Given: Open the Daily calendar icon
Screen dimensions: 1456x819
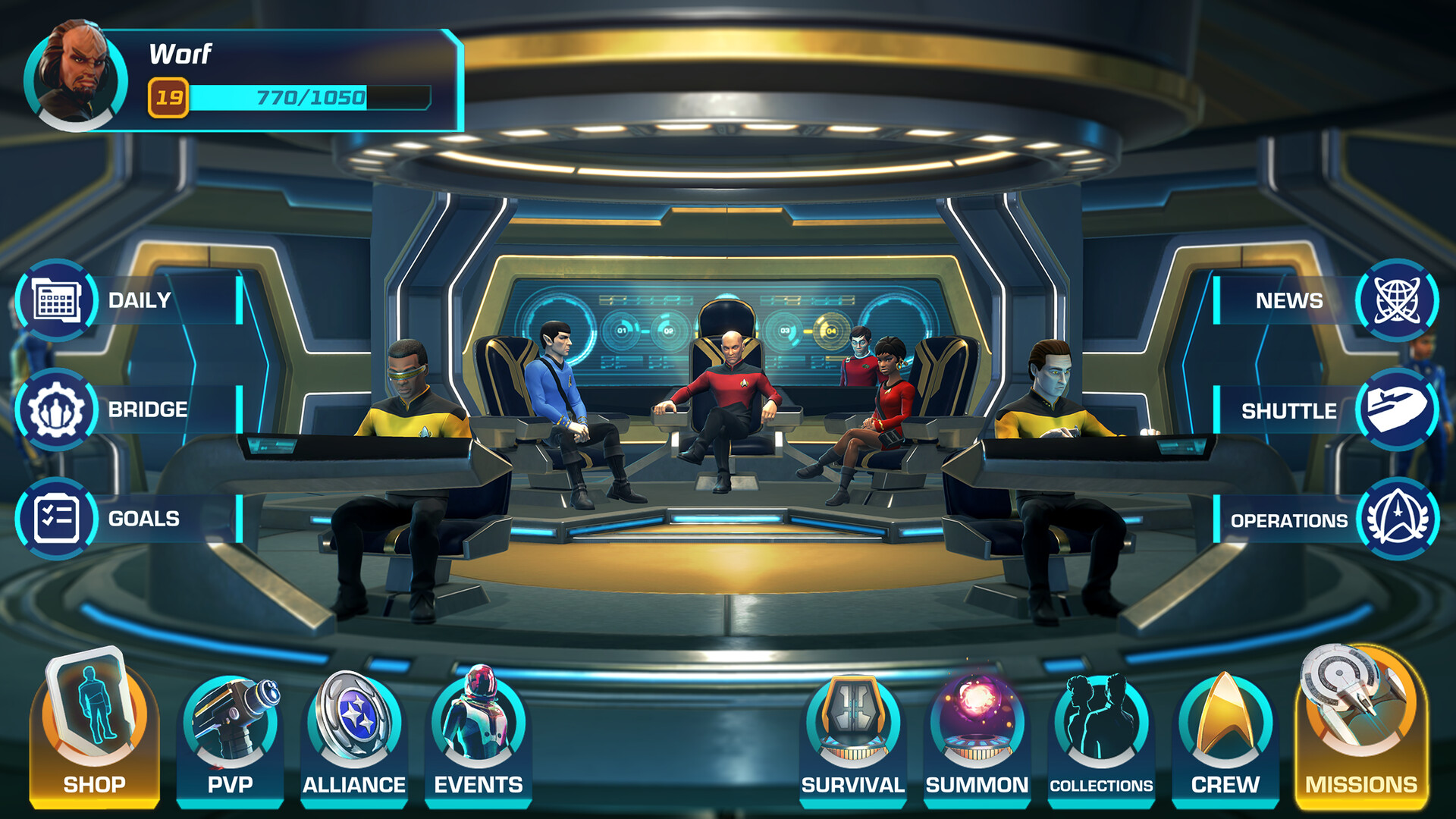Looking at the screenshot, I should (56, 300).
